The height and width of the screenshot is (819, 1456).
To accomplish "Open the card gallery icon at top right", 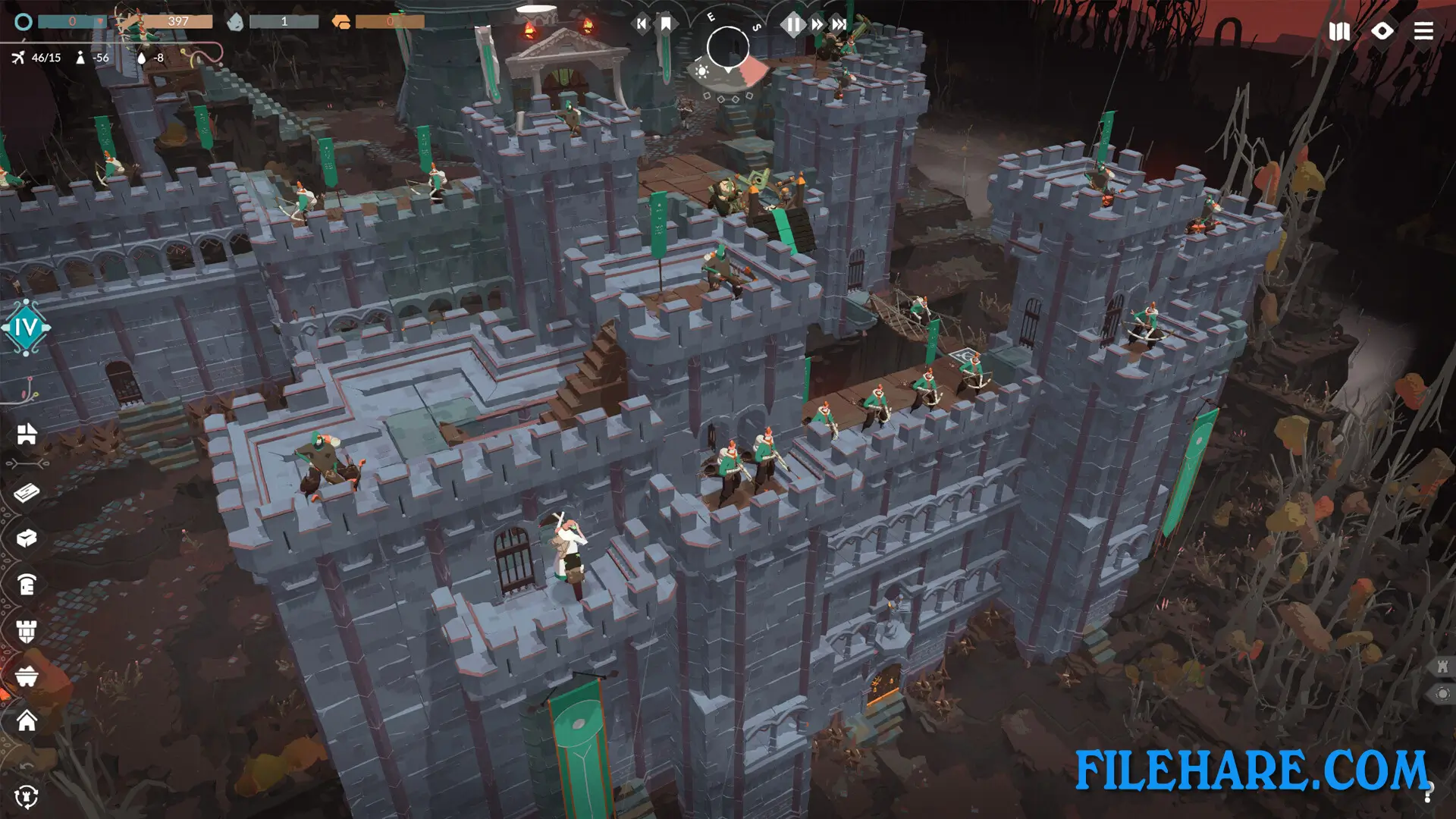I will coord(1341,32).
